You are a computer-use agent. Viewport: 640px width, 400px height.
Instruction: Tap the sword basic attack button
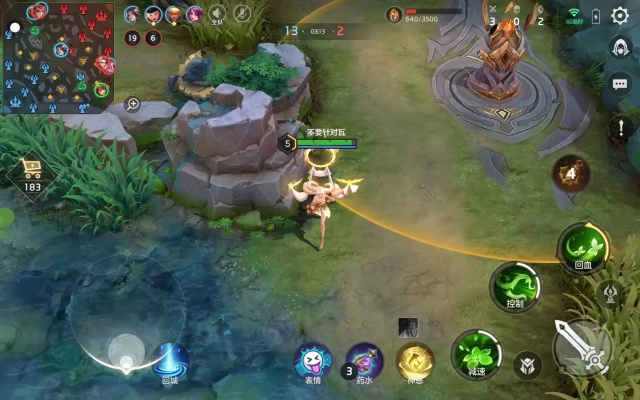[583, 346]
